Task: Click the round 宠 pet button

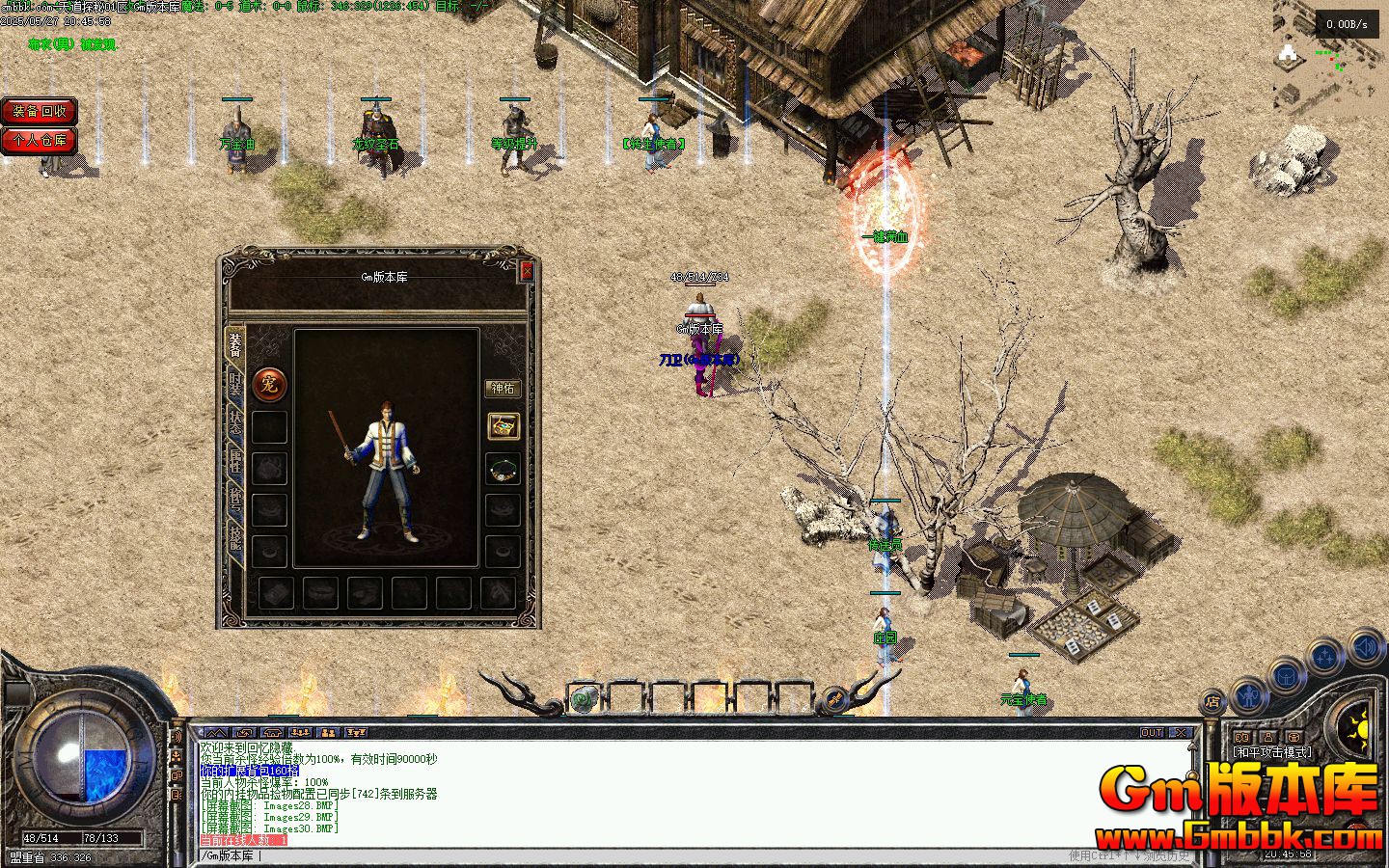Action: click(269, 384)
